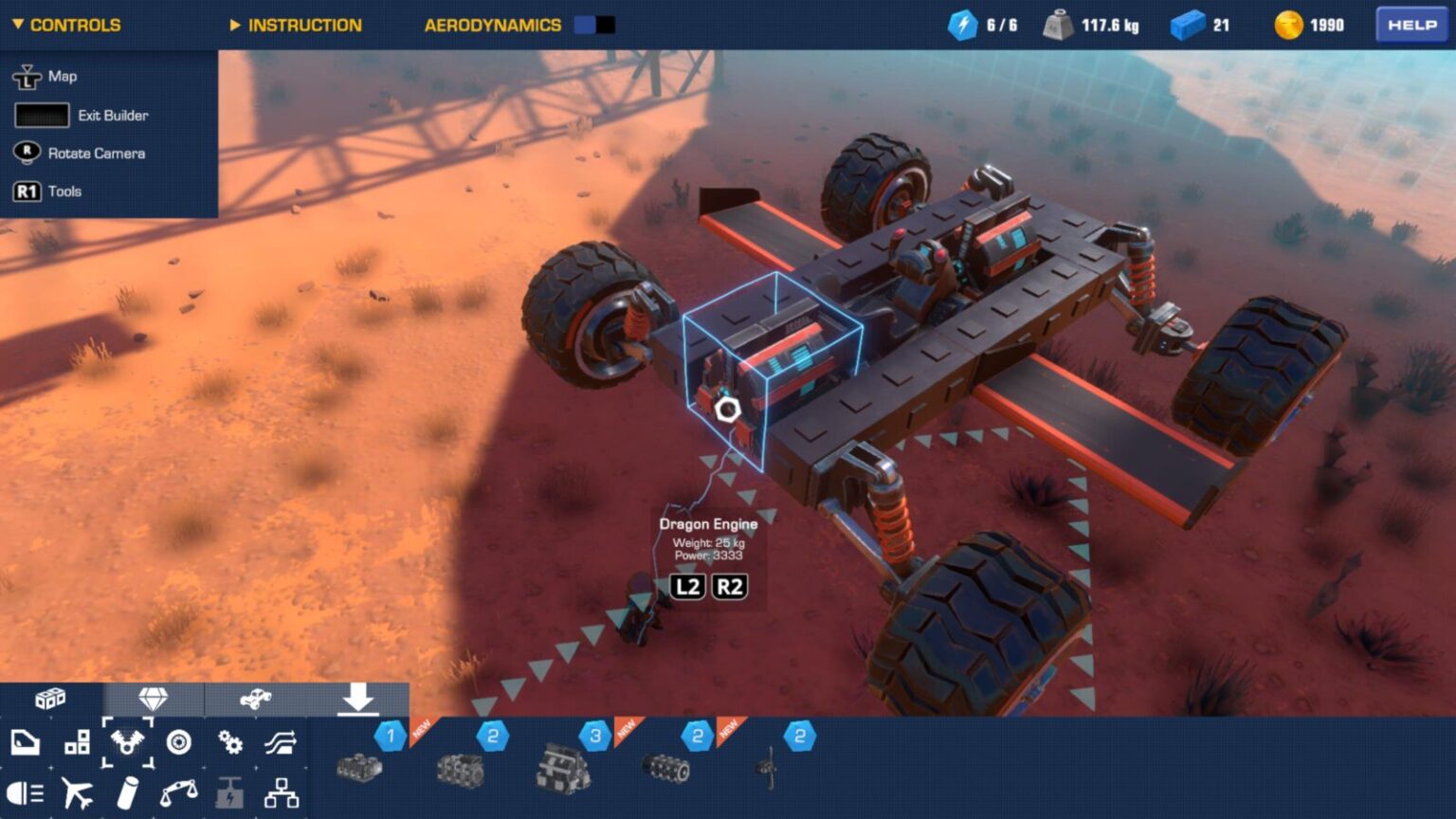The width and height of the screenshot is (1456, 819).
Task: Expand the INSTRUCTION panel
Action: pyautogui.click(x=296, y=25)
